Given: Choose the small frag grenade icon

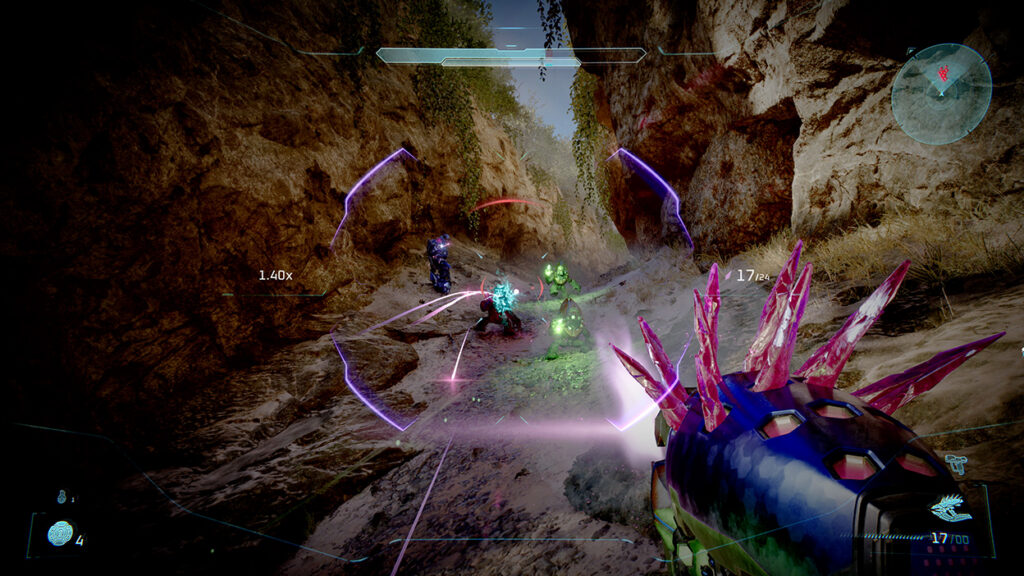Looking at the screenshot, I should 62,496.
